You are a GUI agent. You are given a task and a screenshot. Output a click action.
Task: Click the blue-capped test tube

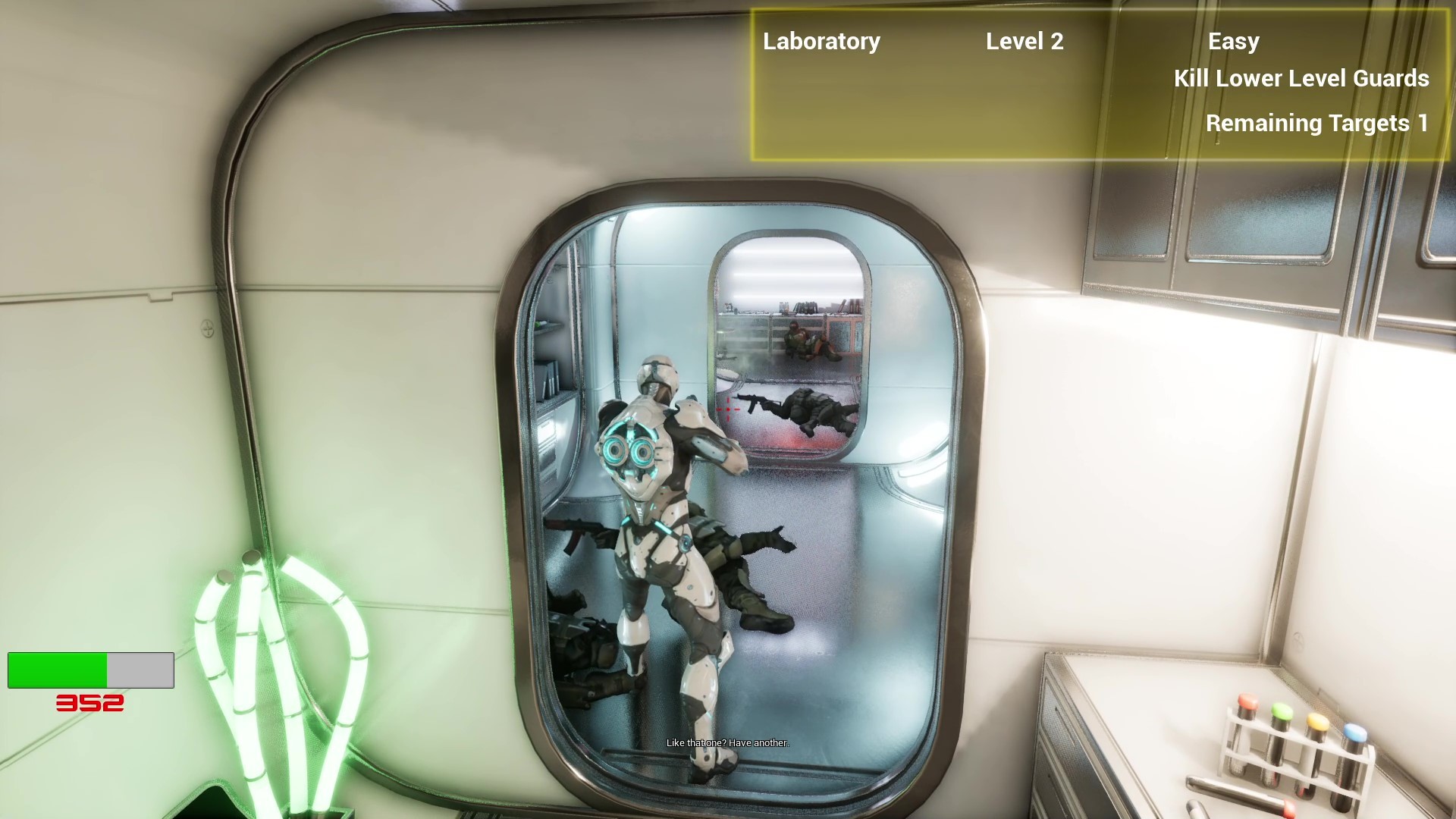pos(1354,734)
